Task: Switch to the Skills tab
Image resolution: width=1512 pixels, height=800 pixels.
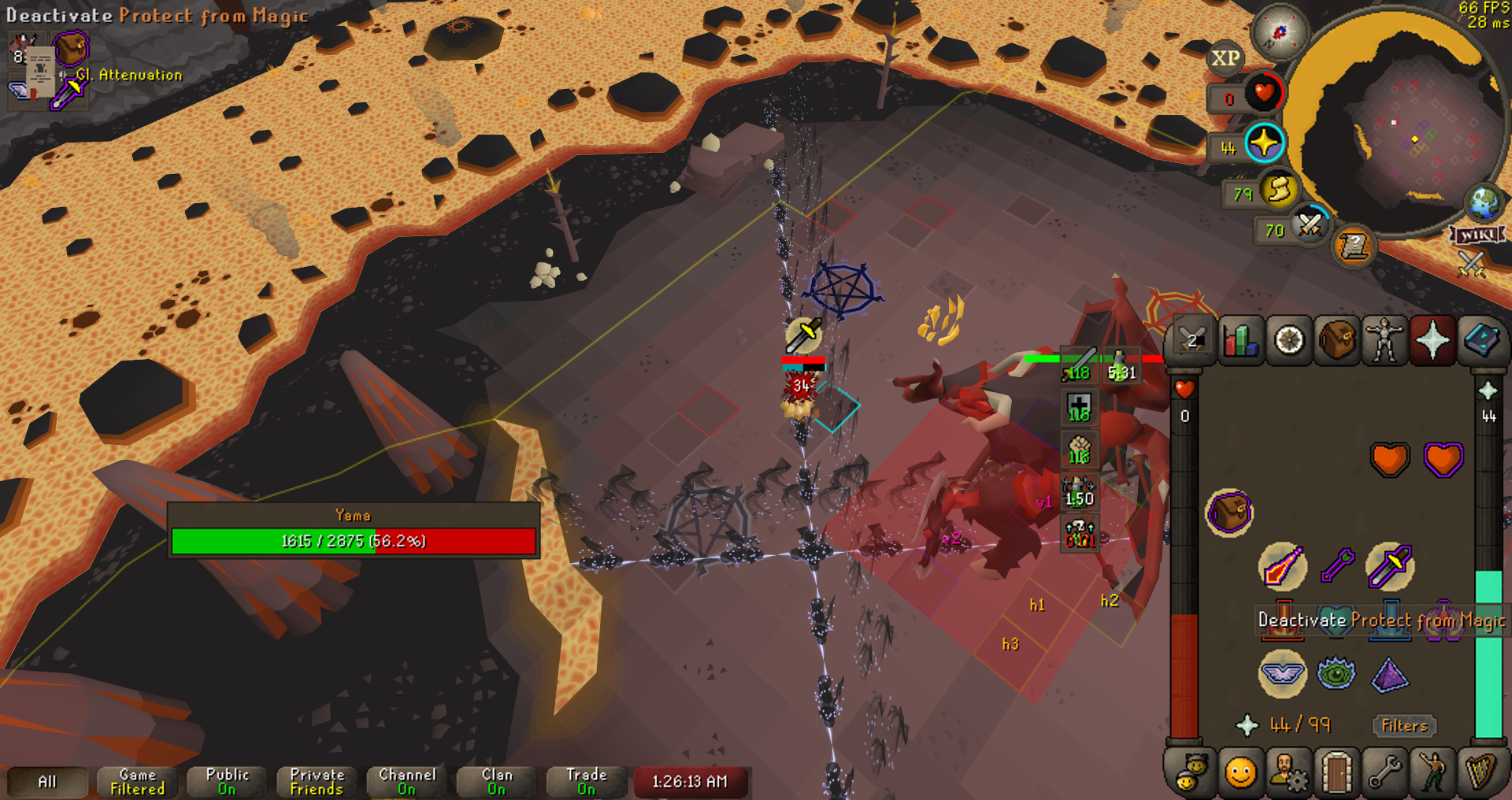Action: point(1240,340)
